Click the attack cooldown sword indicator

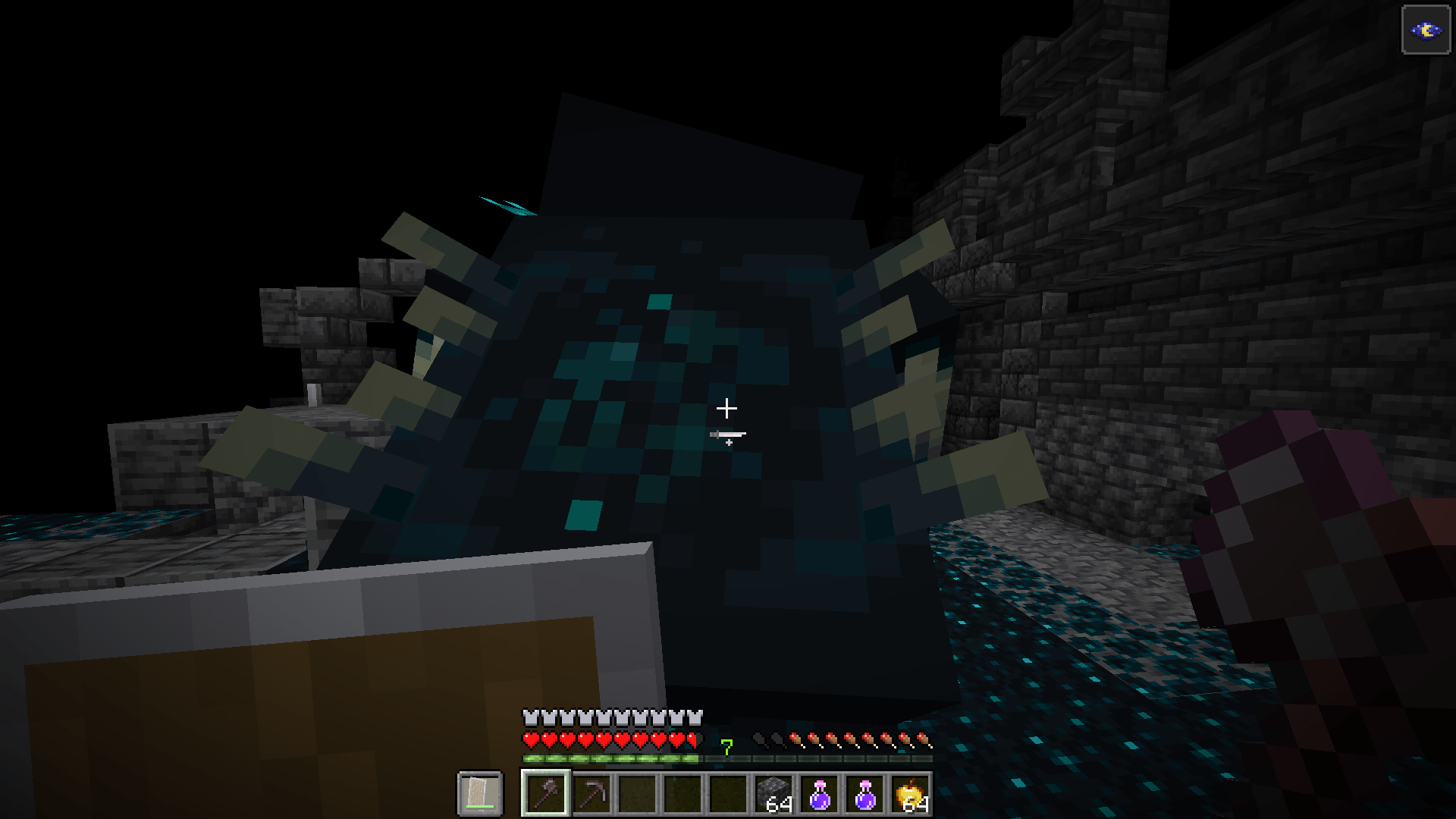click(x=726, y=433)
